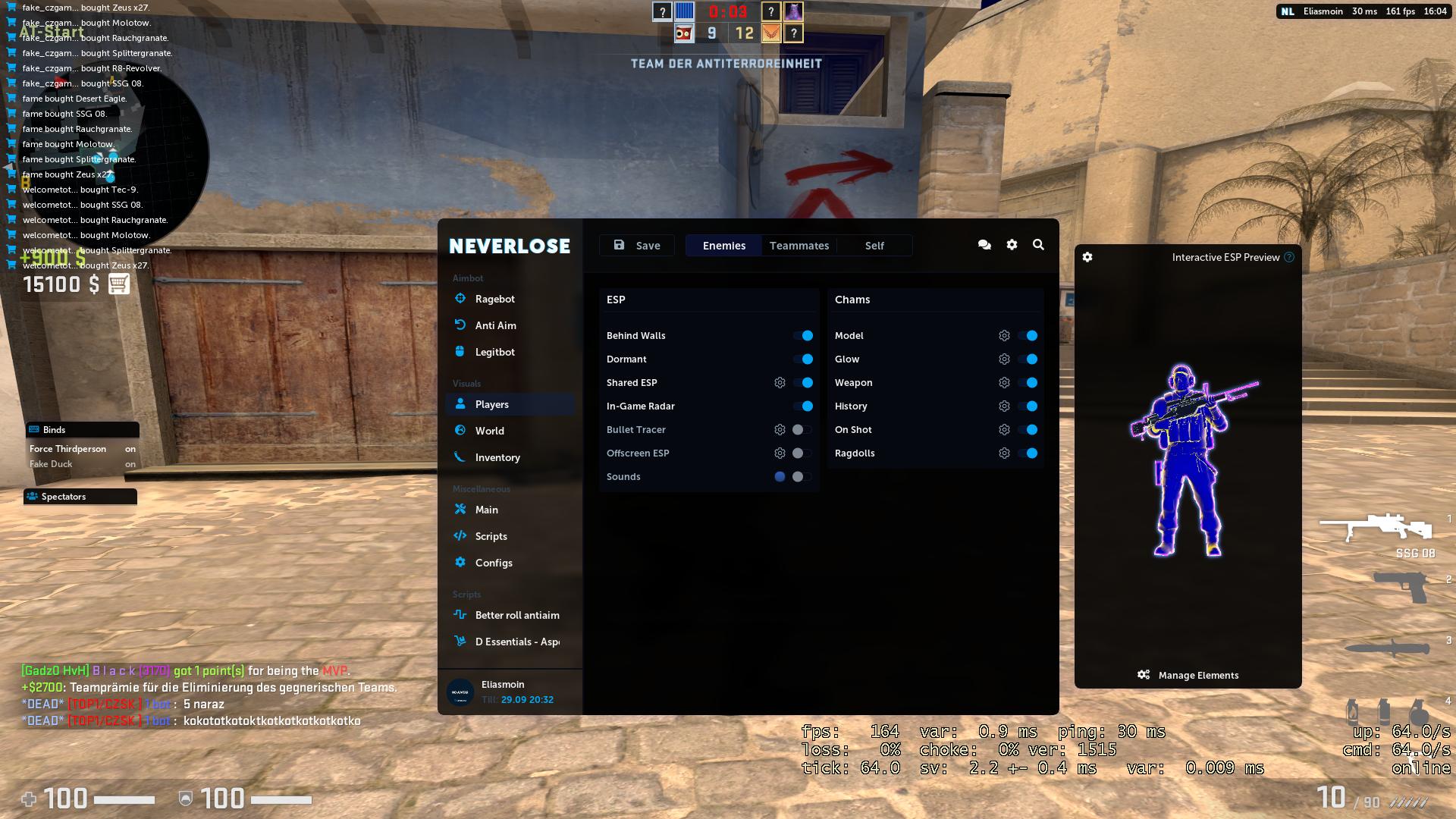
Task: Open Manage Elements in ESP preview
Action: [1188, 675]
